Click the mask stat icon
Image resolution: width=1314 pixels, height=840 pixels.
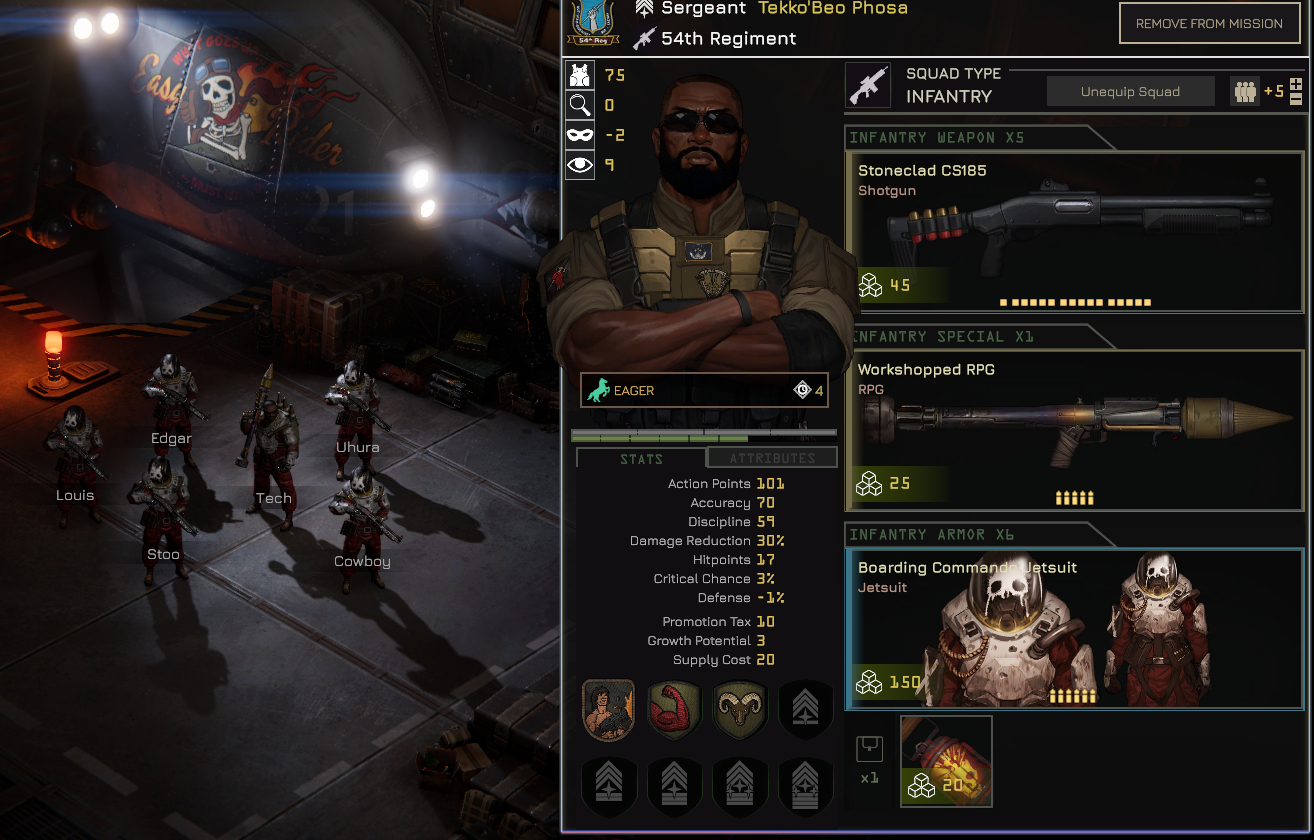580,135
